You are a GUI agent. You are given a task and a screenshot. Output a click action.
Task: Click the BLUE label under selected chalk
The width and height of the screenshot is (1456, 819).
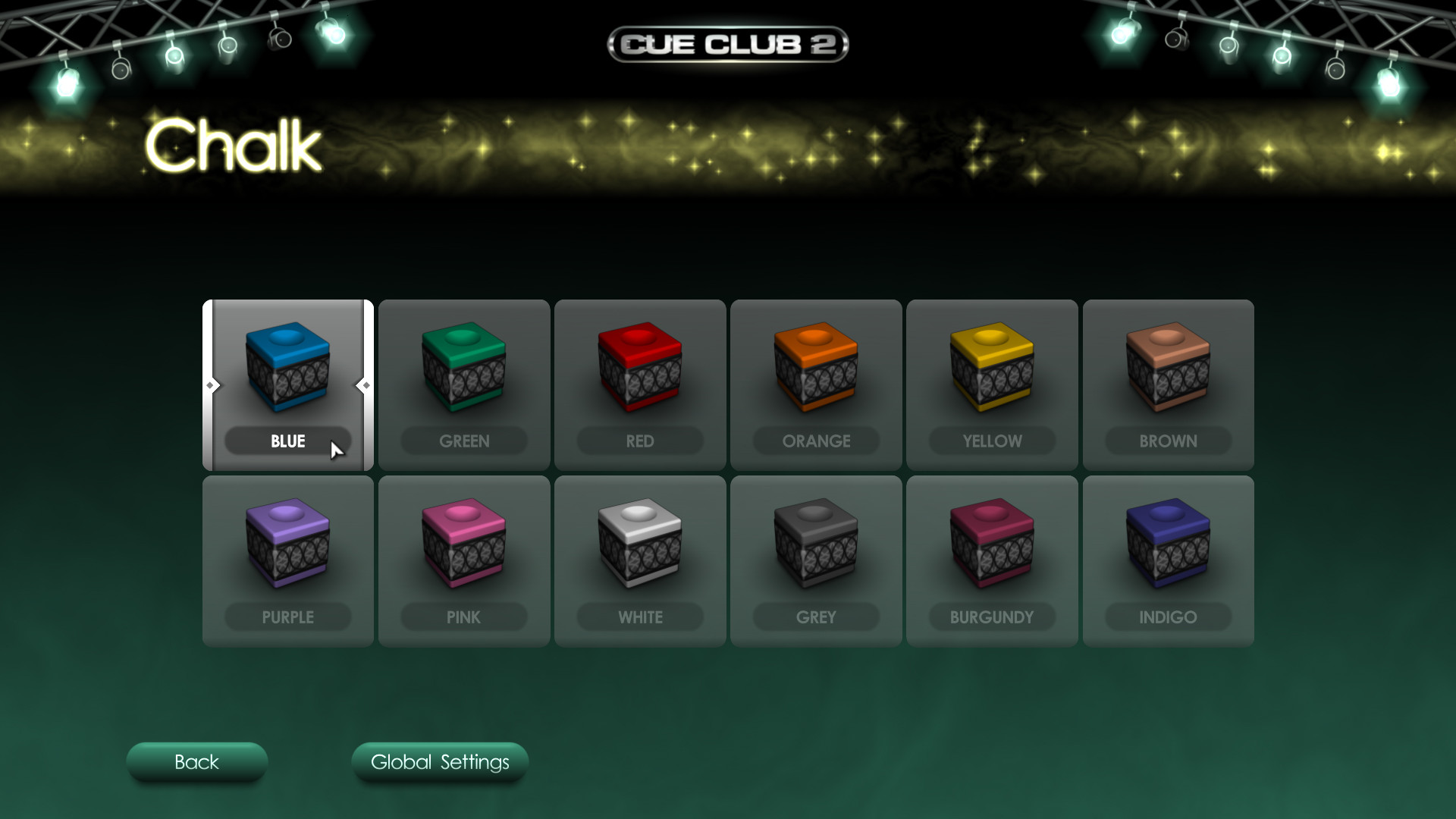288,441
